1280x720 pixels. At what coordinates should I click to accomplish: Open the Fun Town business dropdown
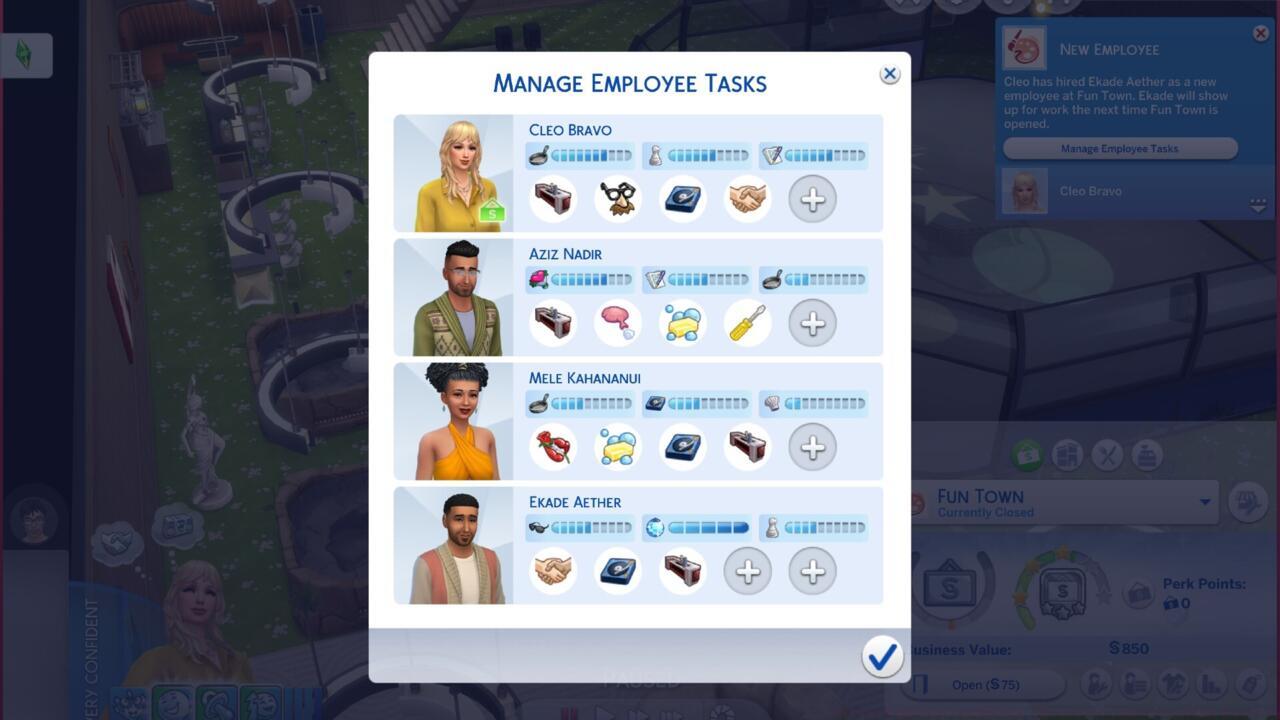(1205, 501)
